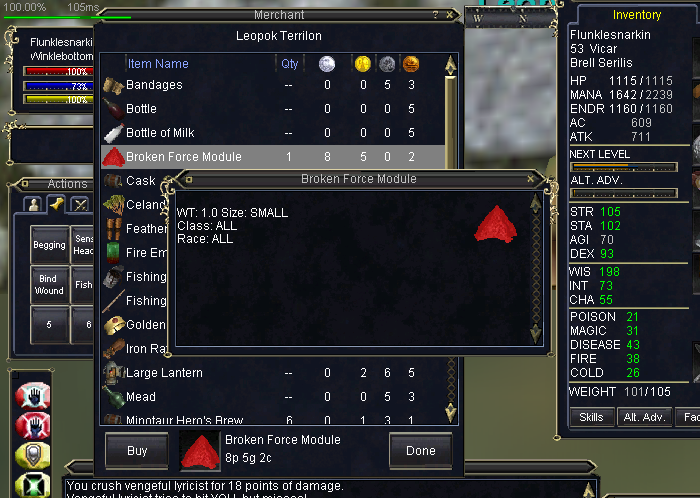The image size is (700, 498).
Task: Click the yellow shield spell gem
Action: [x=31, y=453]
